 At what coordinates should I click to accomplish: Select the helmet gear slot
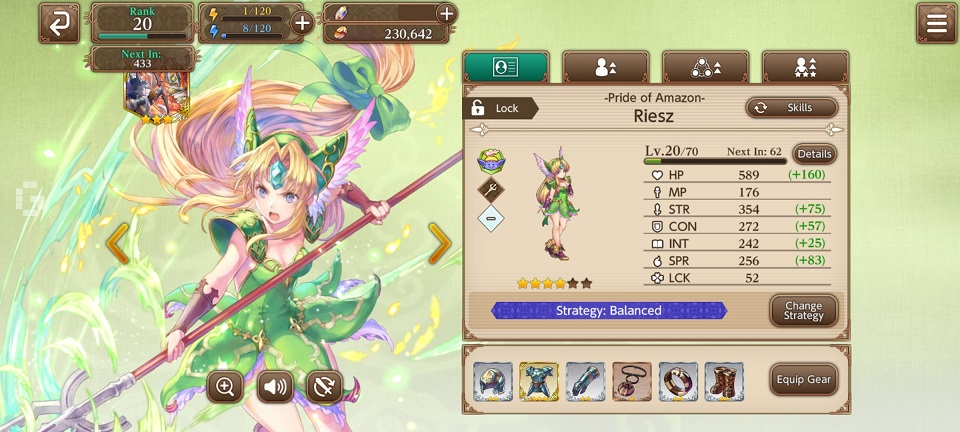pos(493,381)
